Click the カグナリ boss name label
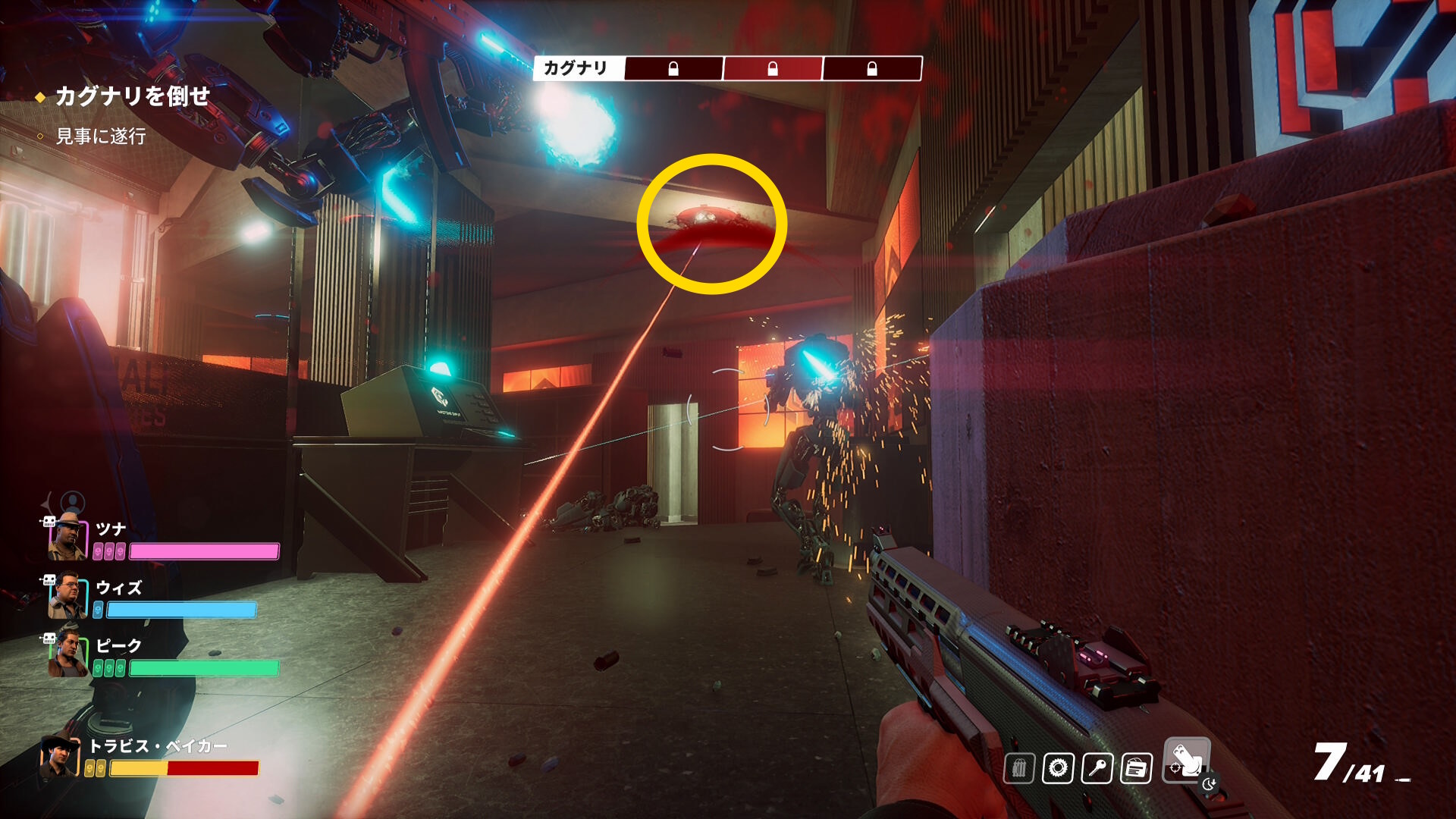This screenshot has height=819, width=1456. pos(576,68)
